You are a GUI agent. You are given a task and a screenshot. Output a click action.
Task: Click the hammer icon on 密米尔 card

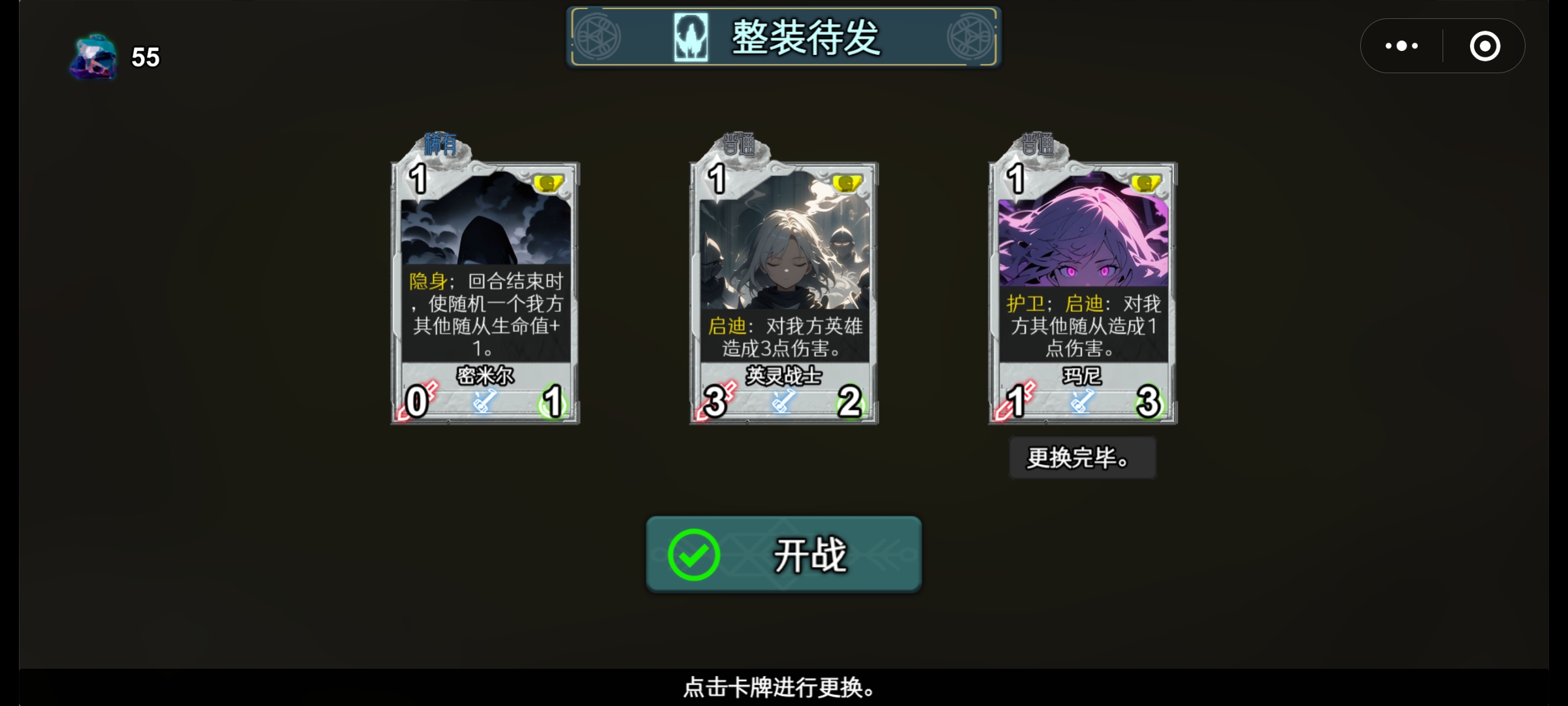click(483, 404)
